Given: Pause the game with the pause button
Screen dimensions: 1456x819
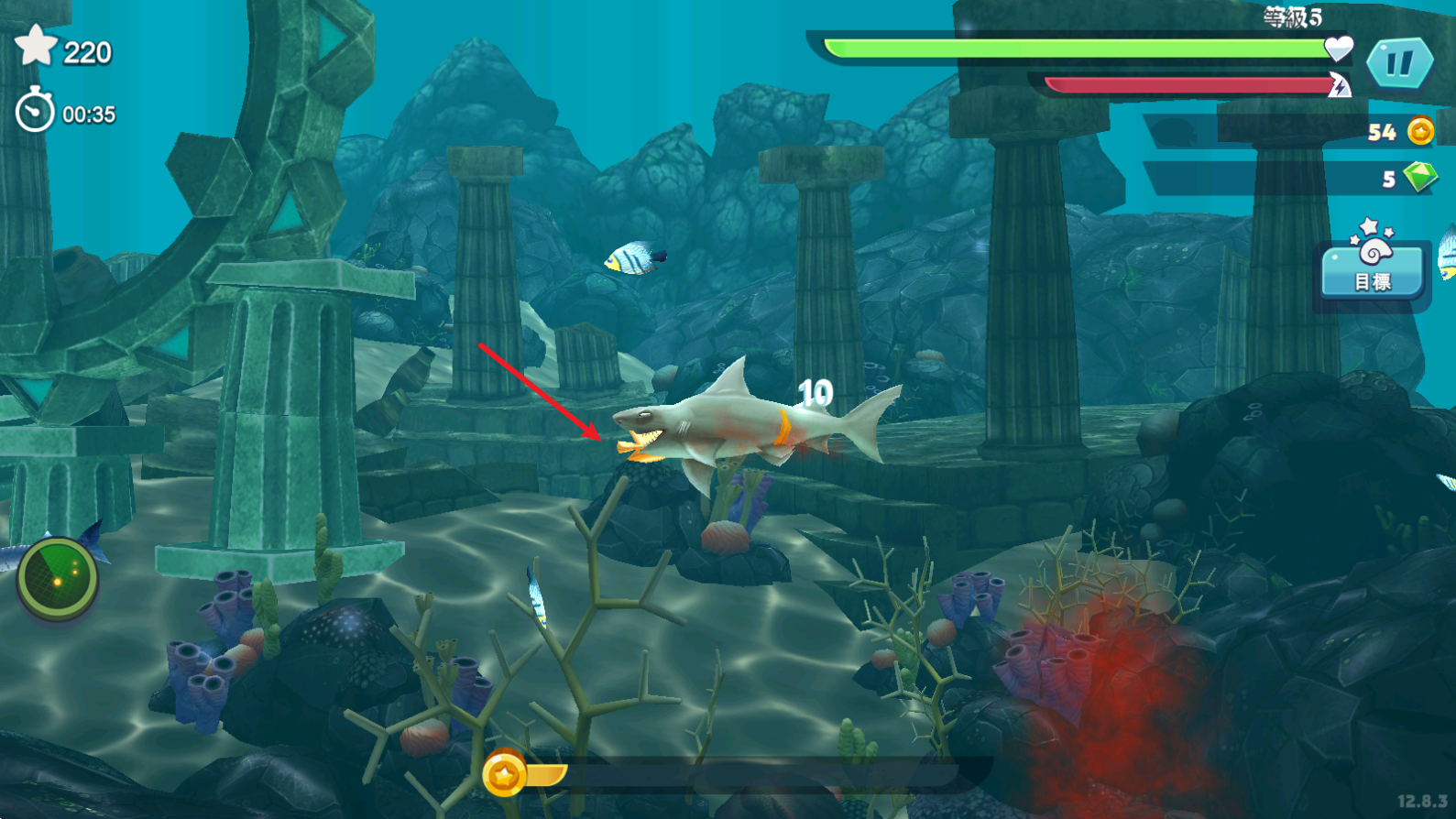Looking at the screenshot, I should tap(1398, 63).
